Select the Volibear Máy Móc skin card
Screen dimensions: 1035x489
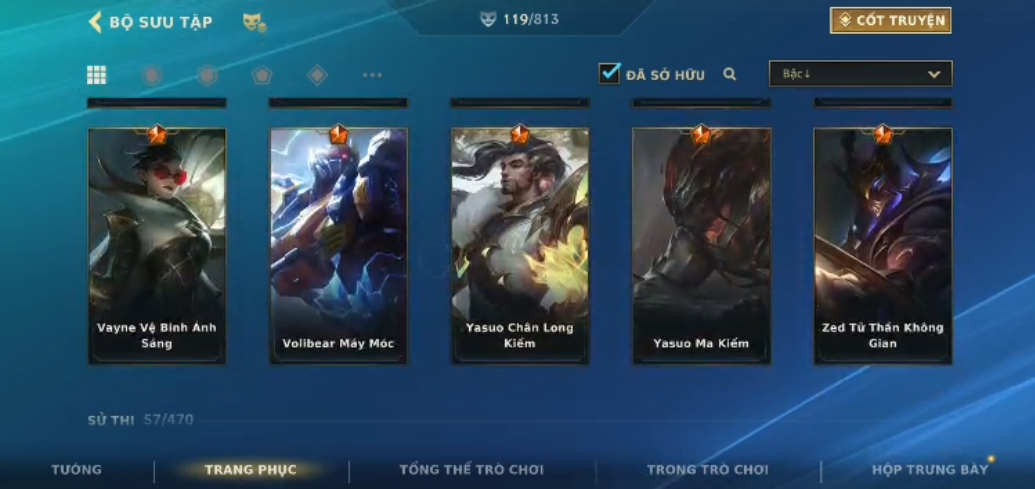click(x=338, y=245)
